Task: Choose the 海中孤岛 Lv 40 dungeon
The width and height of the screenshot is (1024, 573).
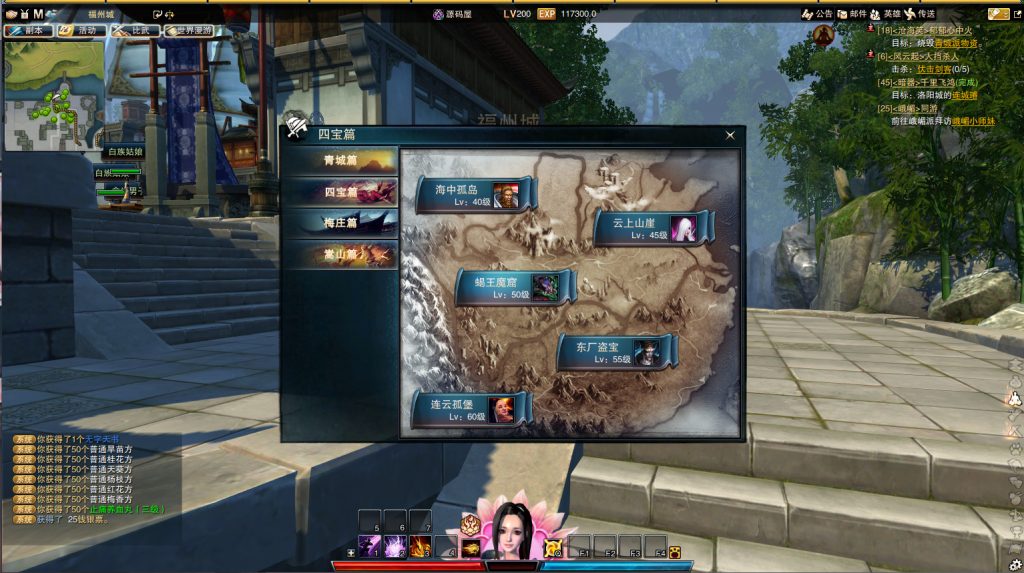Action: coord(473,194)
